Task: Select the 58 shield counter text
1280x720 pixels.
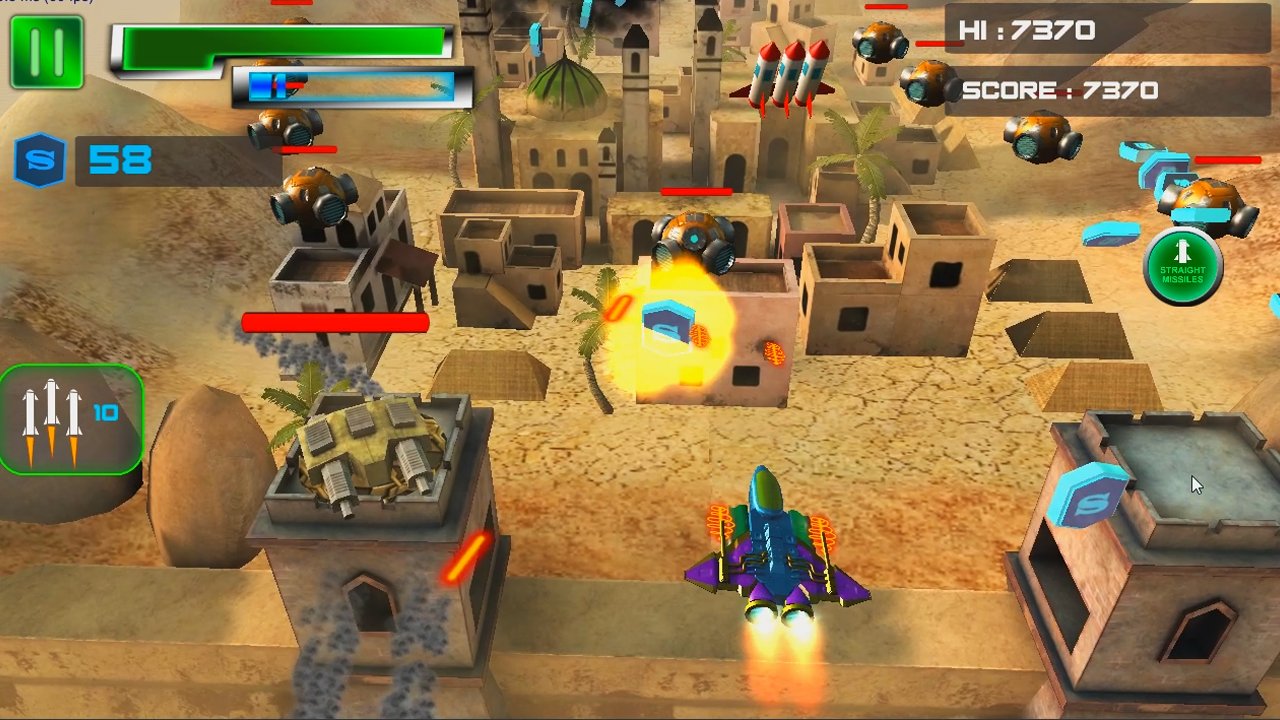Action: pos(118,160)
